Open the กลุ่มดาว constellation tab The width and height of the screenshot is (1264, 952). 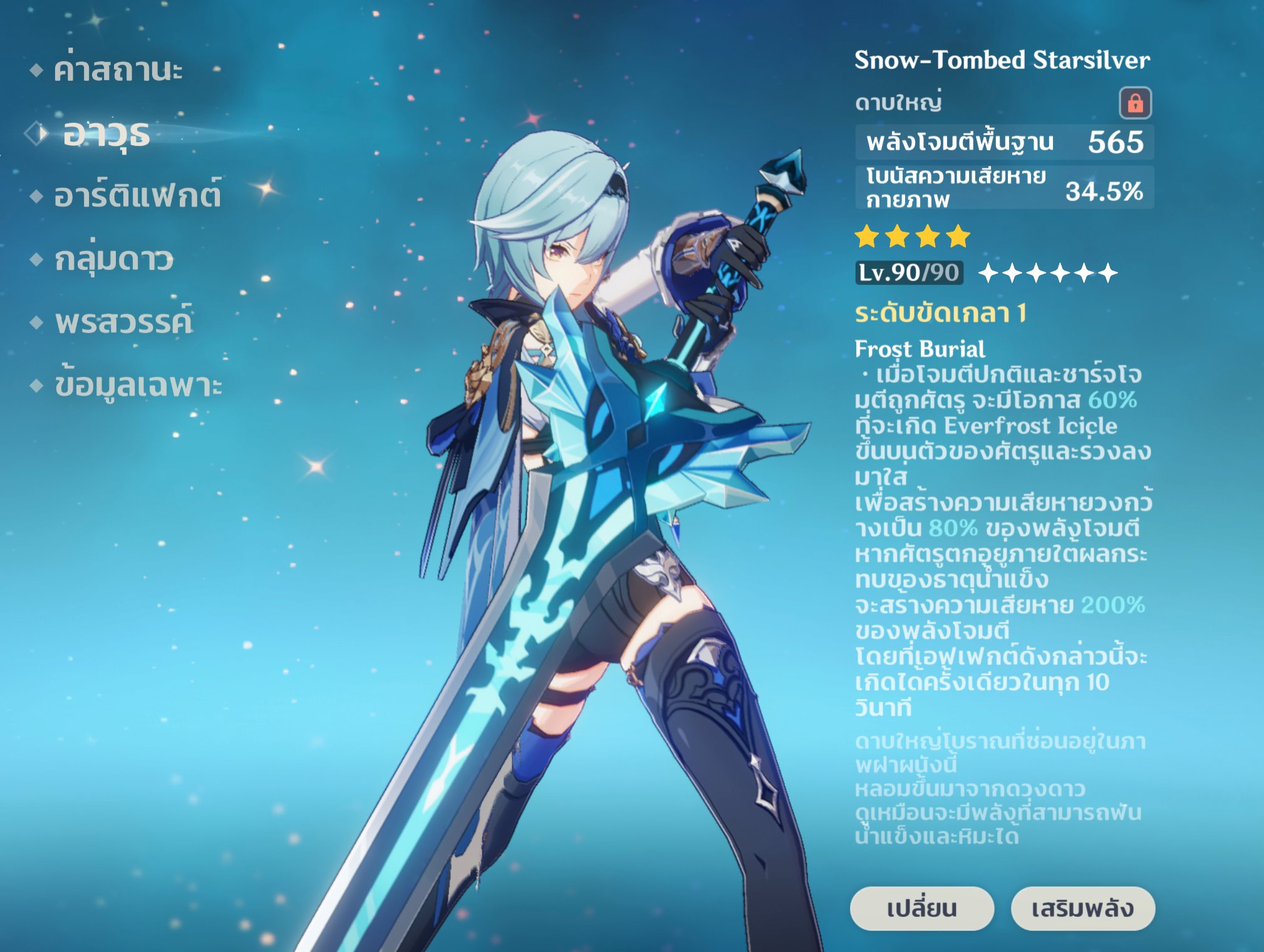(x=113, y=259)
